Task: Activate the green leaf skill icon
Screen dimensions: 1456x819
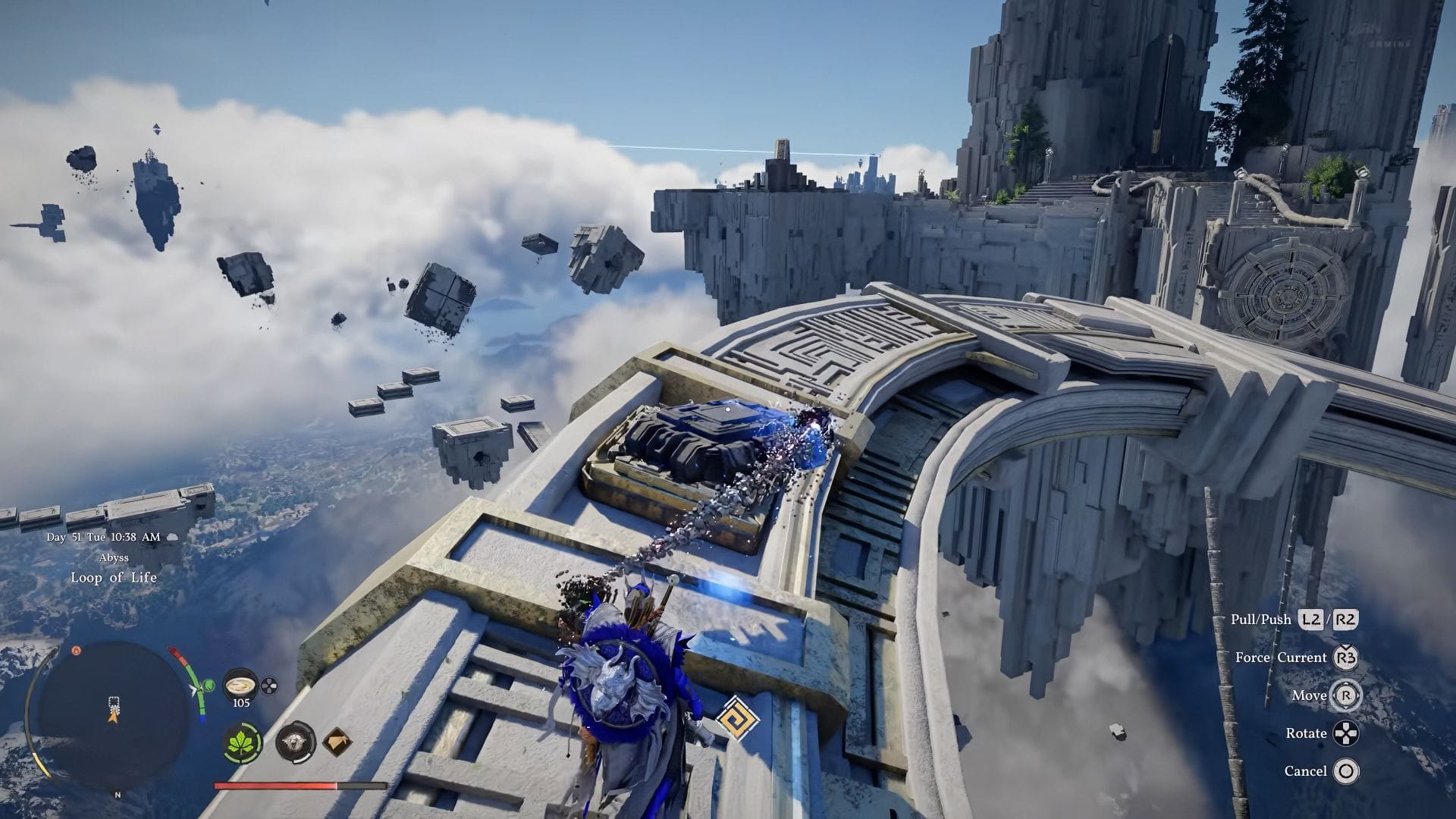Action: pos(243,742)
